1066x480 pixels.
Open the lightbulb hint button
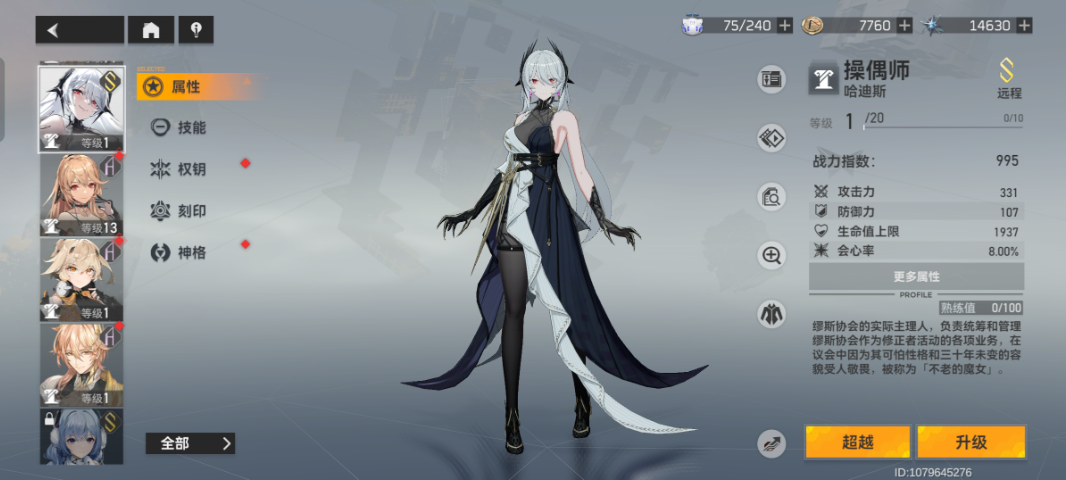click(196, 30)
